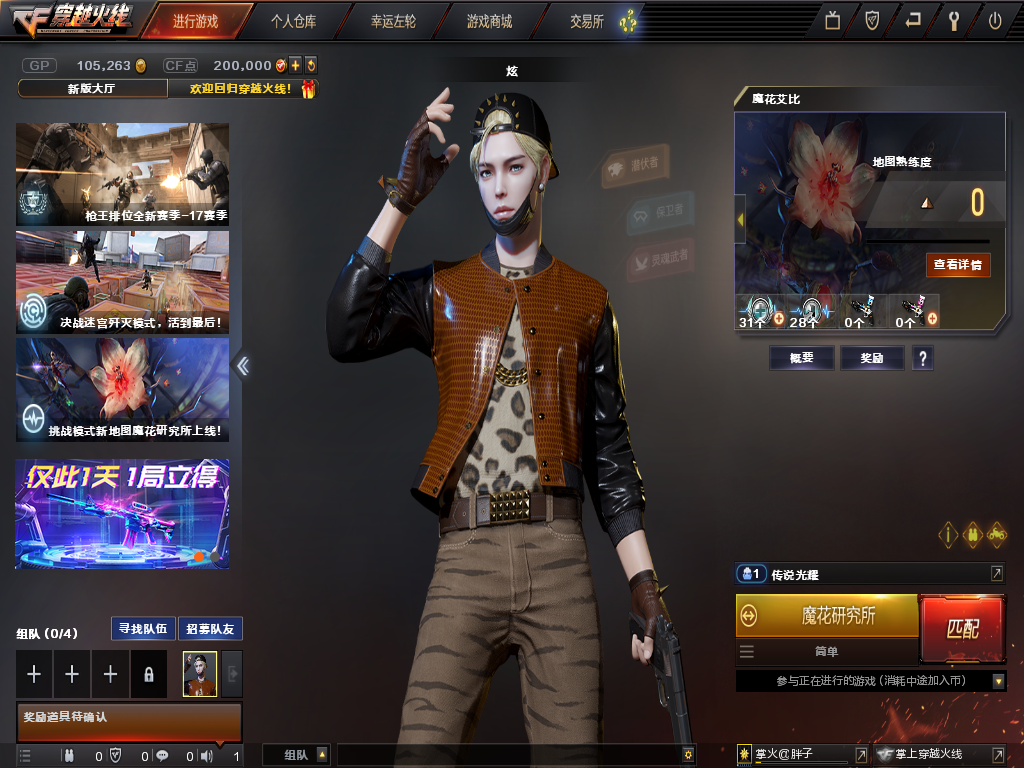Open the 交易所 tab
1024x768 pixels.
[587, 20]
